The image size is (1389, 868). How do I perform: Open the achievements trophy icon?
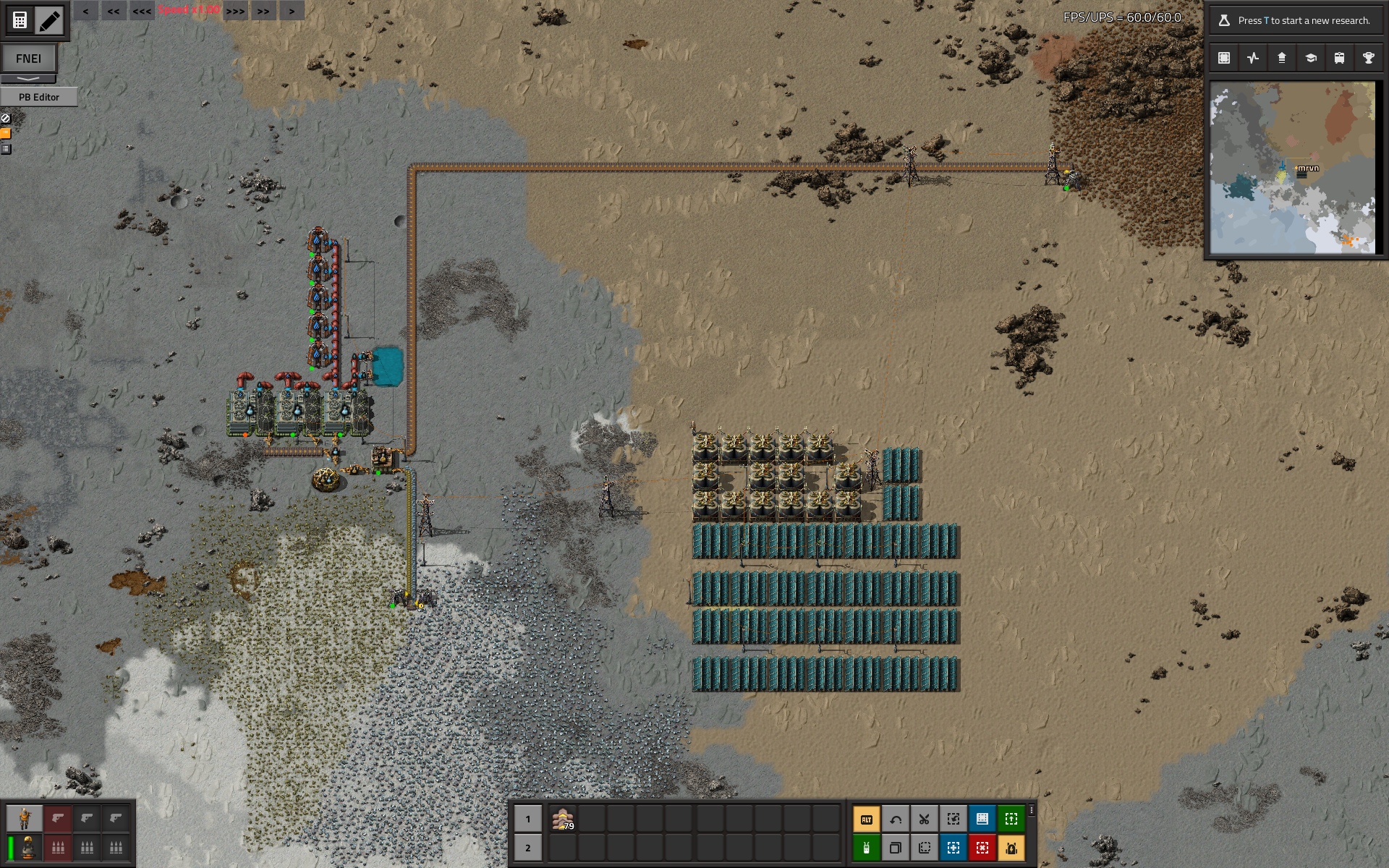1368,58
